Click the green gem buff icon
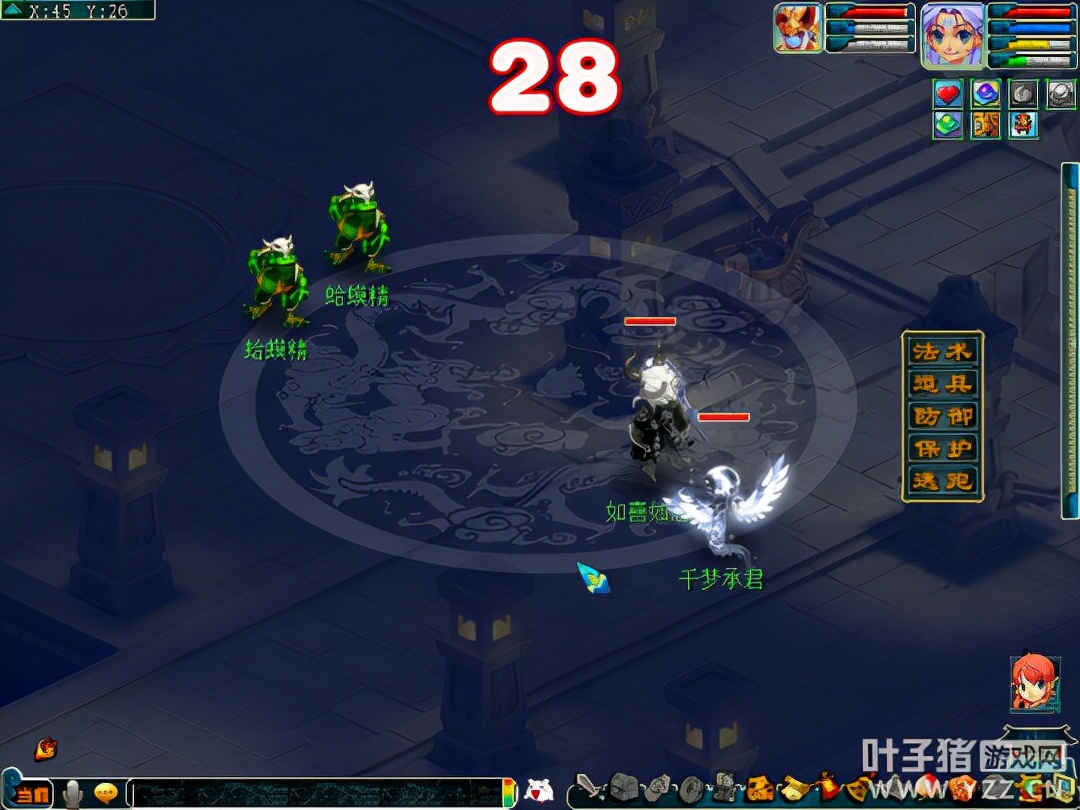Viewport: 1080px width, 810px height. point(948,125)
